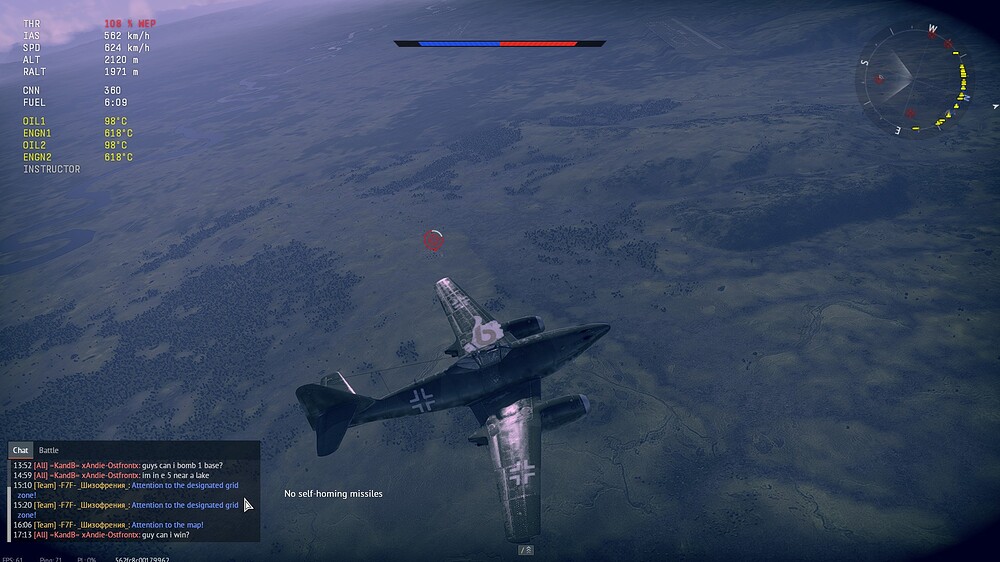1000x562 pixels.
Task: Select xAndie-Ostfrontx's "guy can i win?" message
Action: (x=166, y=535)
